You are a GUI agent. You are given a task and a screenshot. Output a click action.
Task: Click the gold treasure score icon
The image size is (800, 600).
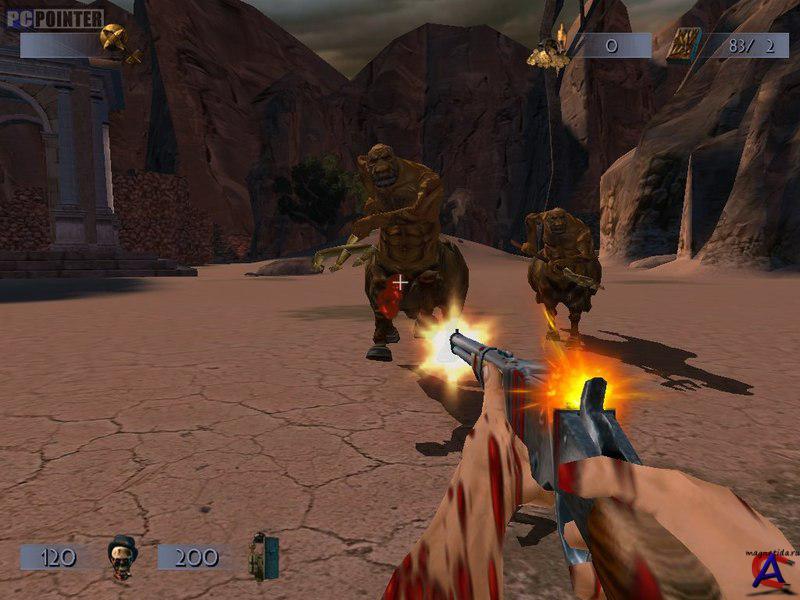coord(549,50)
